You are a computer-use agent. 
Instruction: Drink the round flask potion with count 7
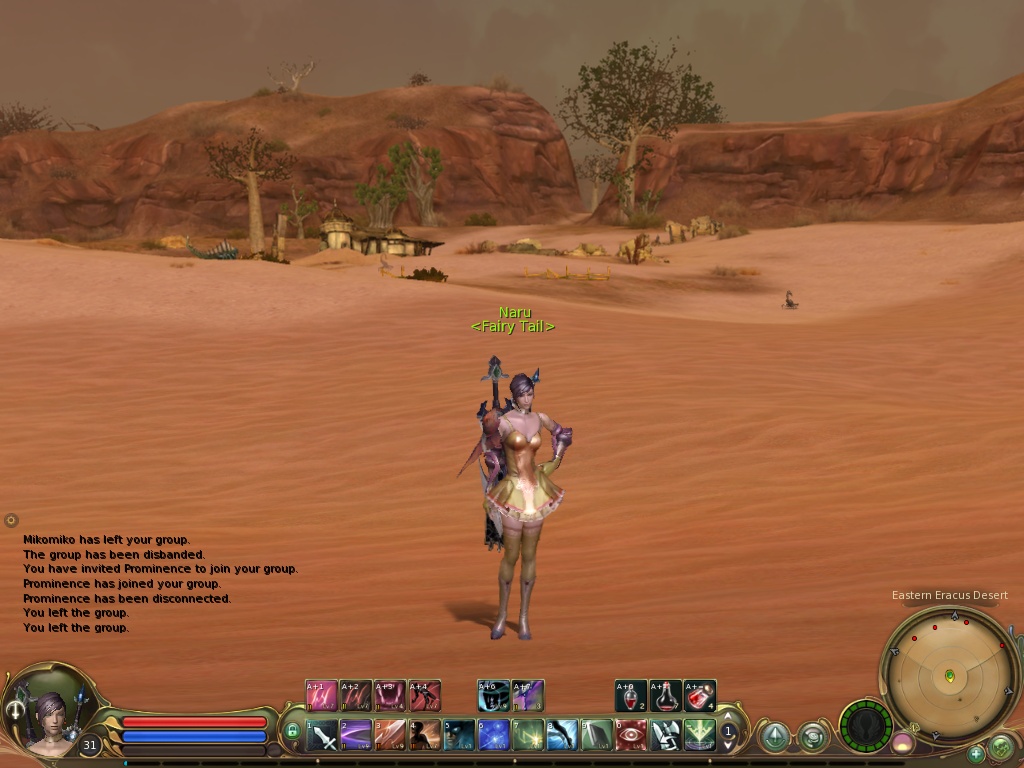pos(666,696)
